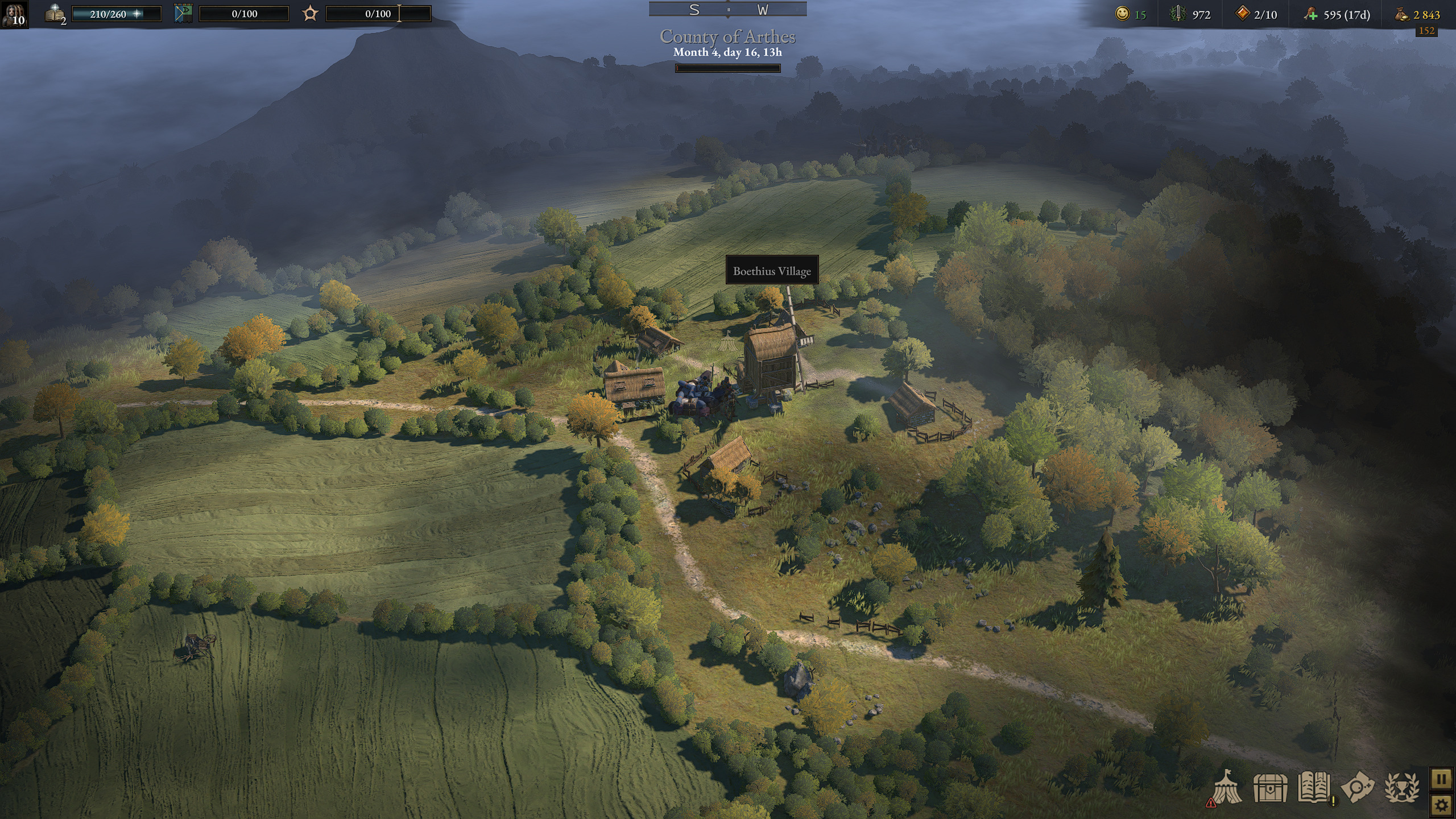Pause the game with the pause button

coord(1441,778)
